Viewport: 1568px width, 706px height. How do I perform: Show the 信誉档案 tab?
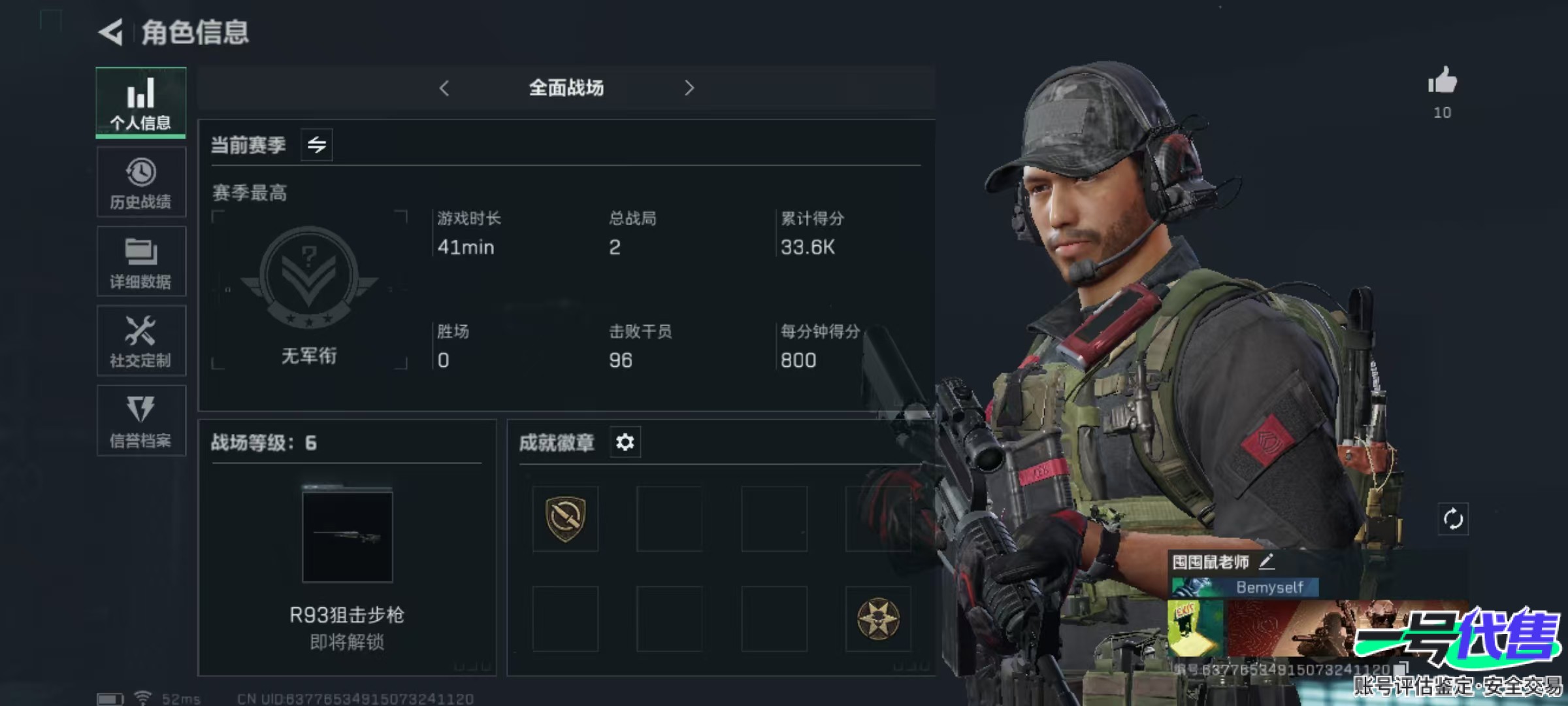tap(140, 420)
